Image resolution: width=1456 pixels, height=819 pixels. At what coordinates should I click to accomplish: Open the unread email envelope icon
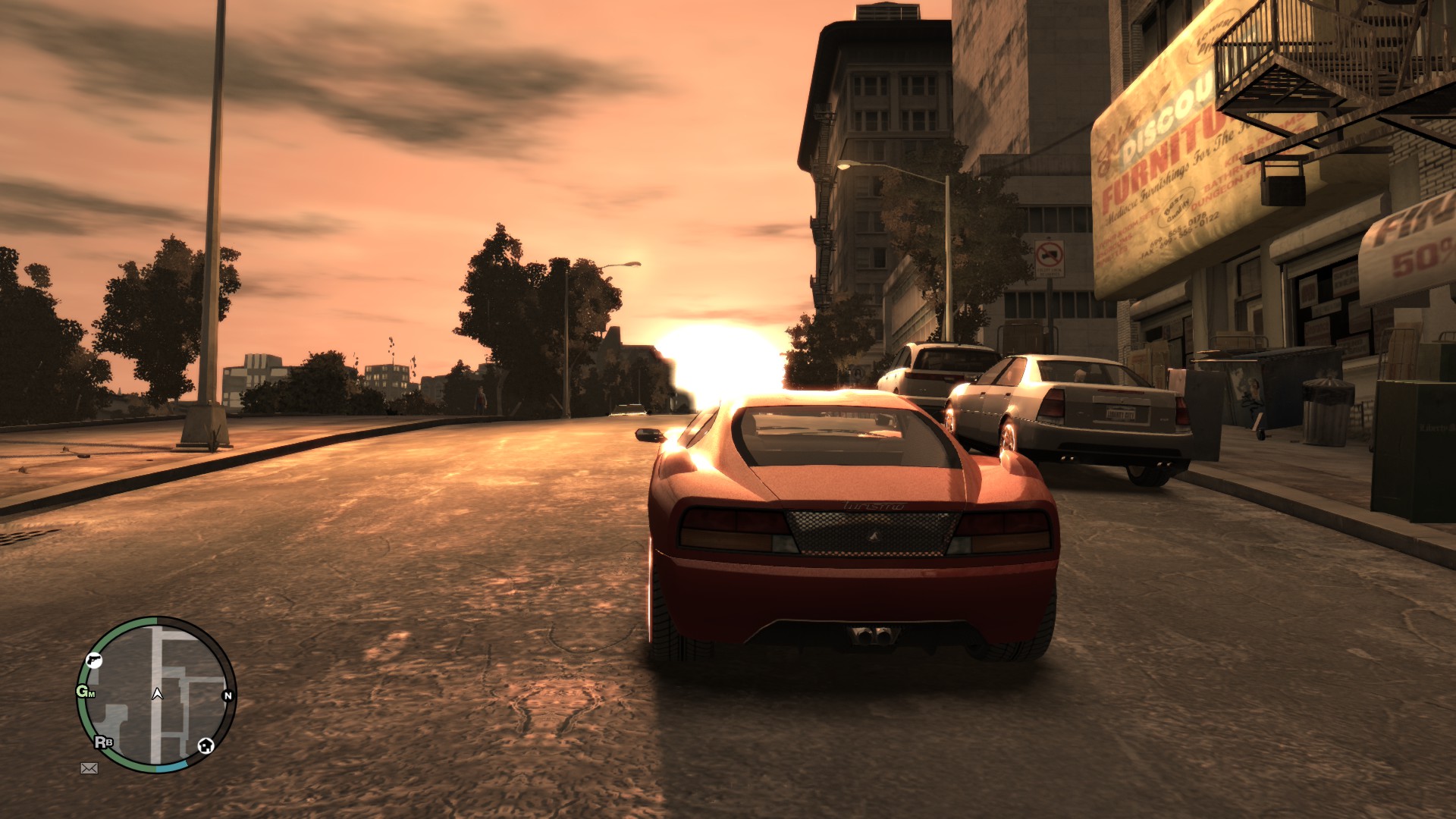89,768
